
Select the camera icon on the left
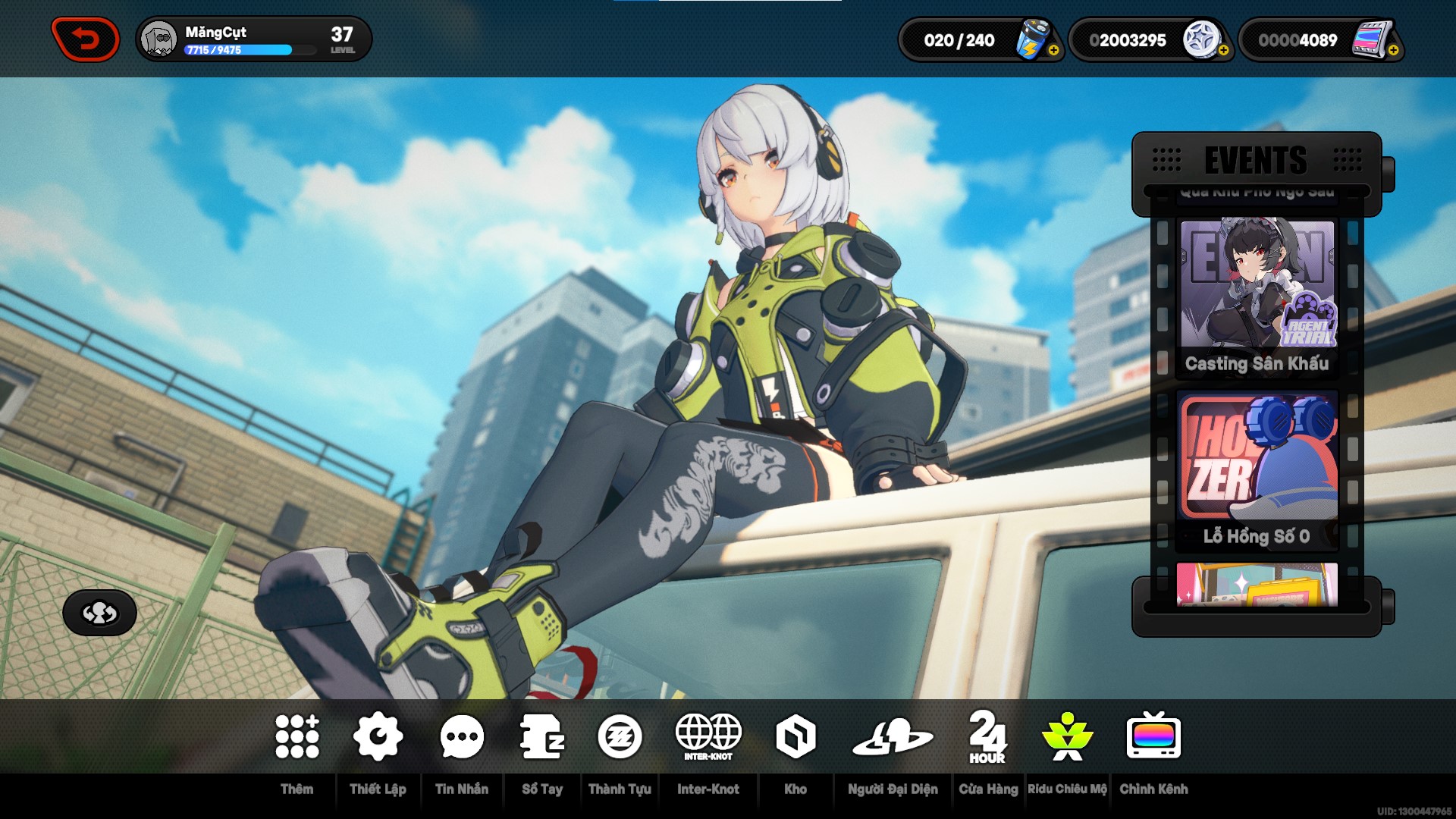point(99,613)
